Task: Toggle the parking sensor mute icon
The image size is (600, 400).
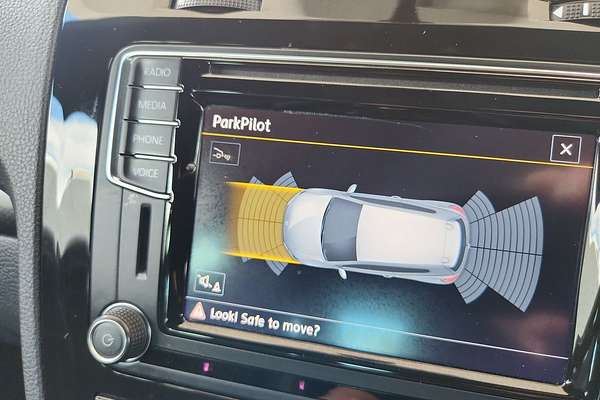Action: [x=210, y=283]
